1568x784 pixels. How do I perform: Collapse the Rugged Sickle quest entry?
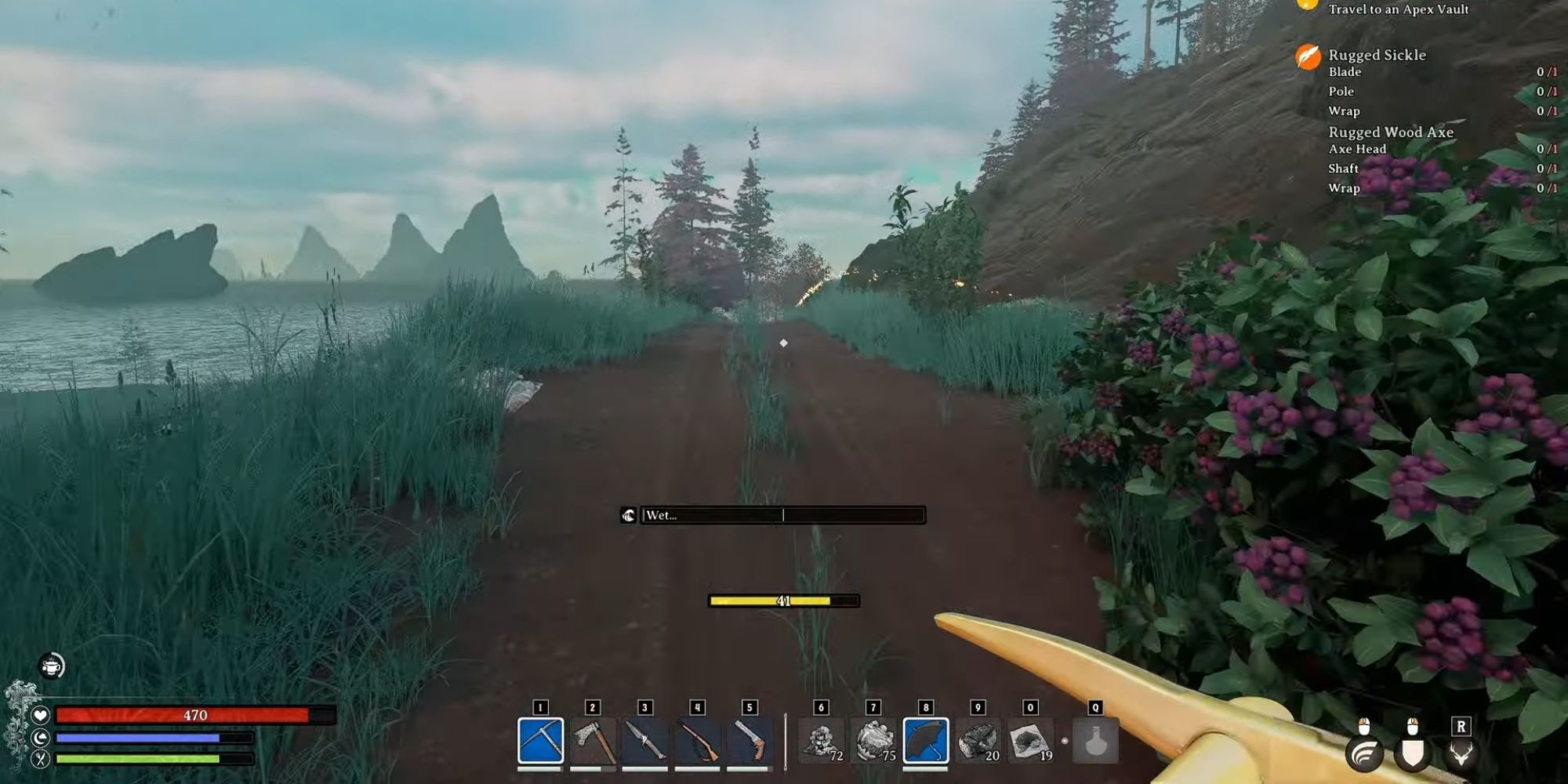pos(1377,56)
